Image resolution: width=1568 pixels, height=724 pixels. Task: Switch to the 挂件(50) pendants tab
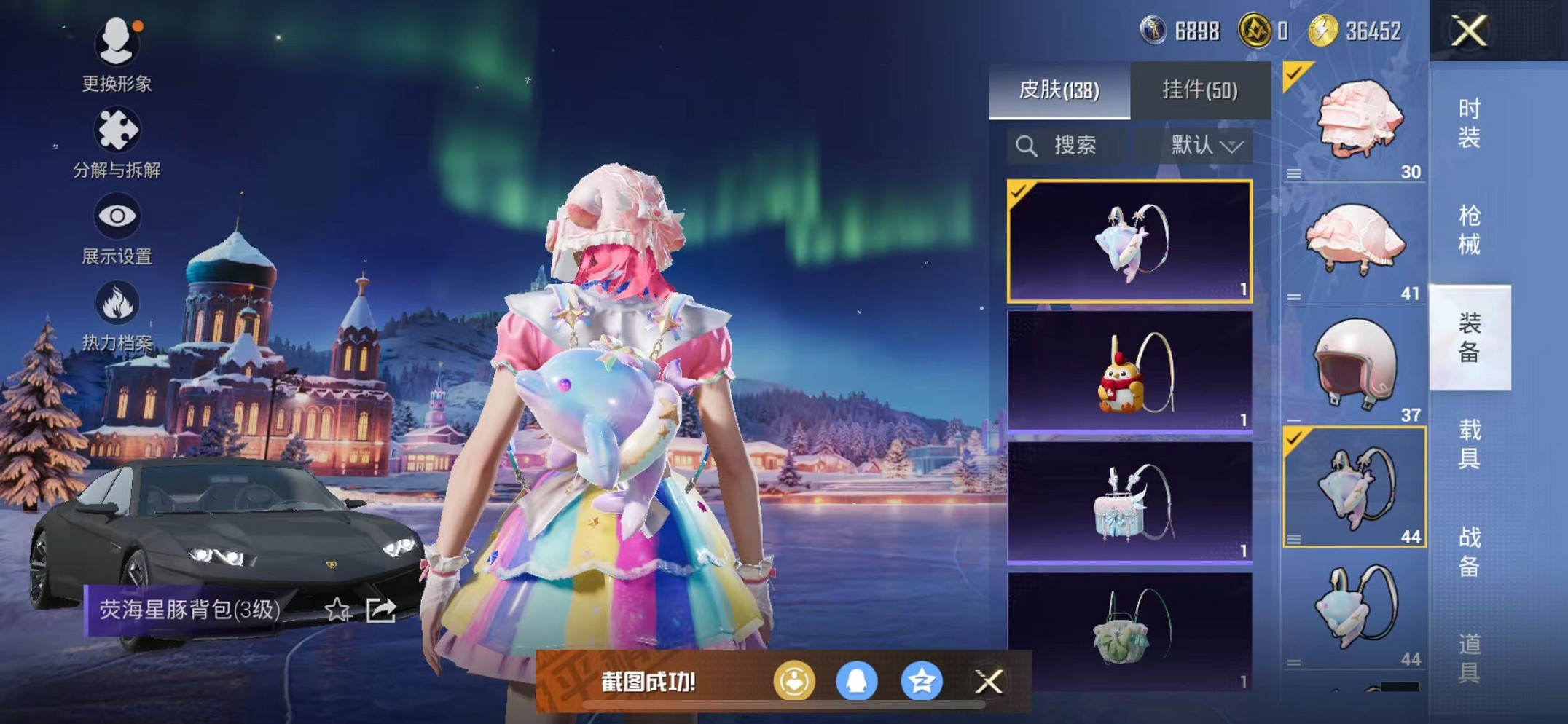tap(1200, 90)
